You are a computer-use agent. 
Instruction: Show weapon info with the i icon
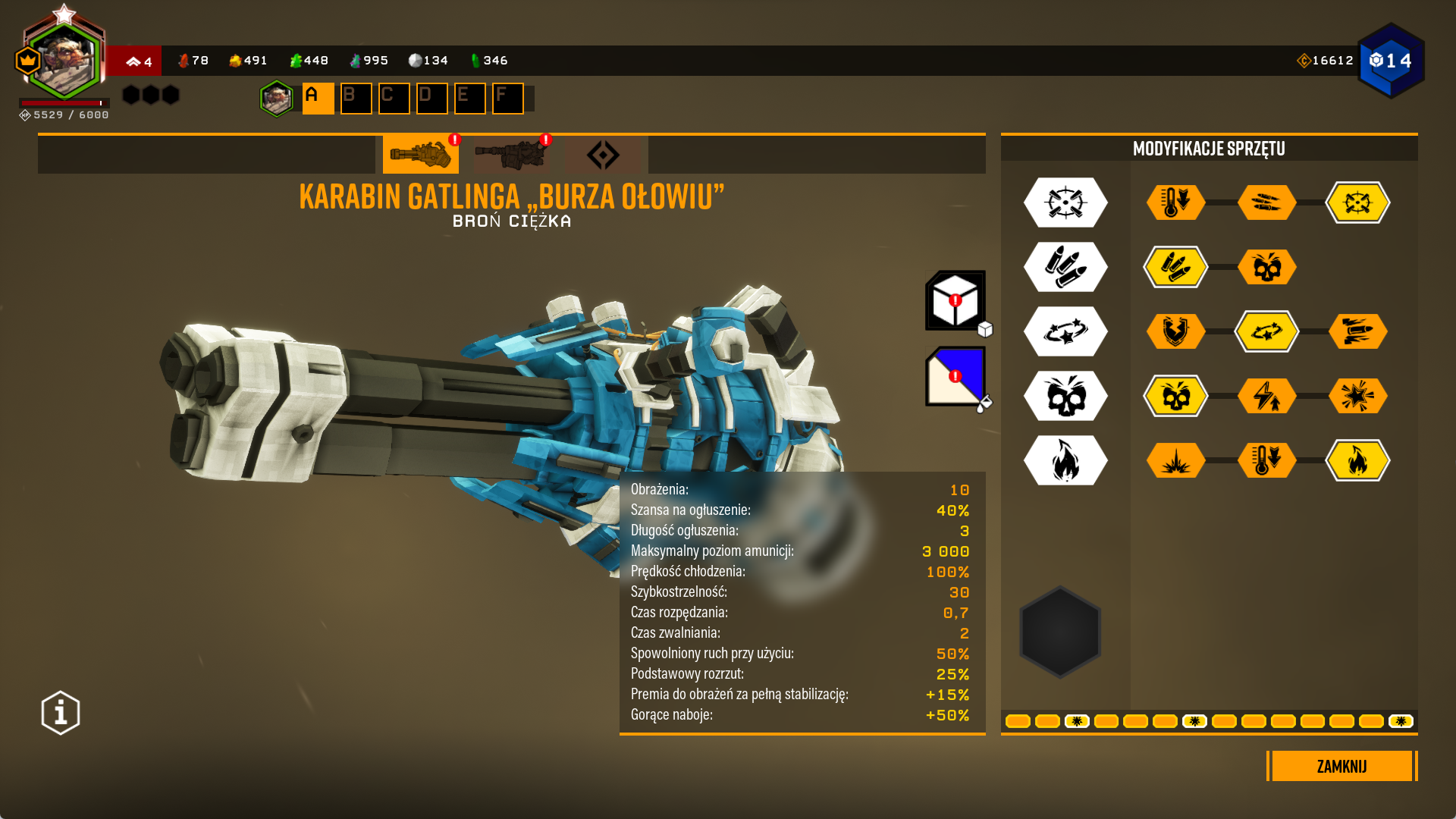click(x=61, y=713)
